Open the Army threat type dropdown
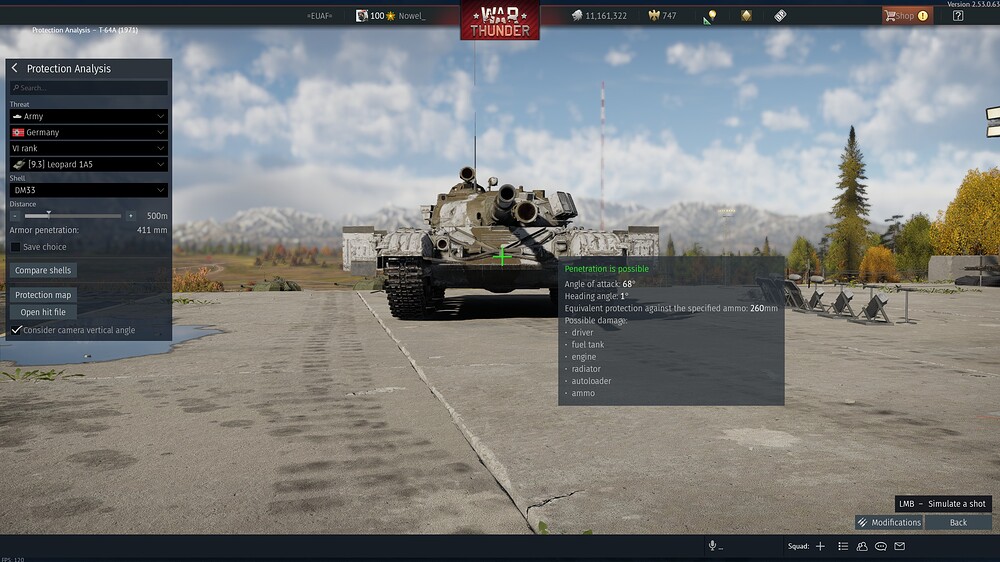The width and height of the screenshot is (1000, 562). [89, 117]
